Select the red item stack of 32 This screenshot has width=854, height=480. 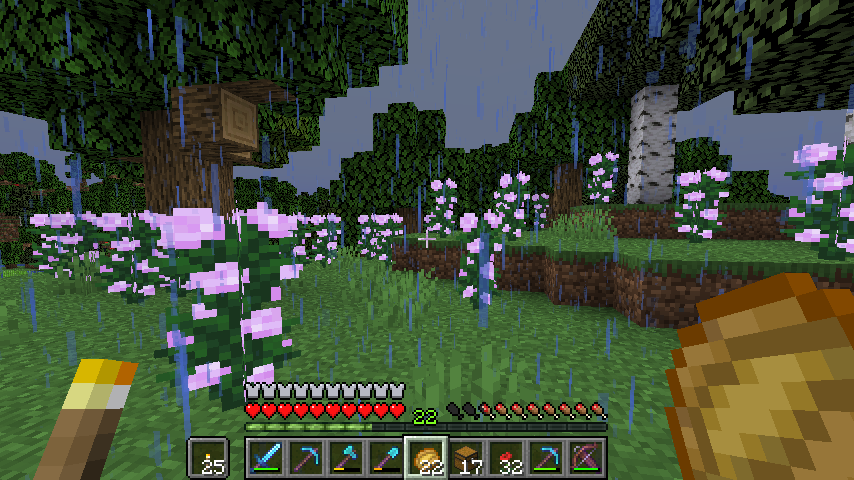(506, 458)
